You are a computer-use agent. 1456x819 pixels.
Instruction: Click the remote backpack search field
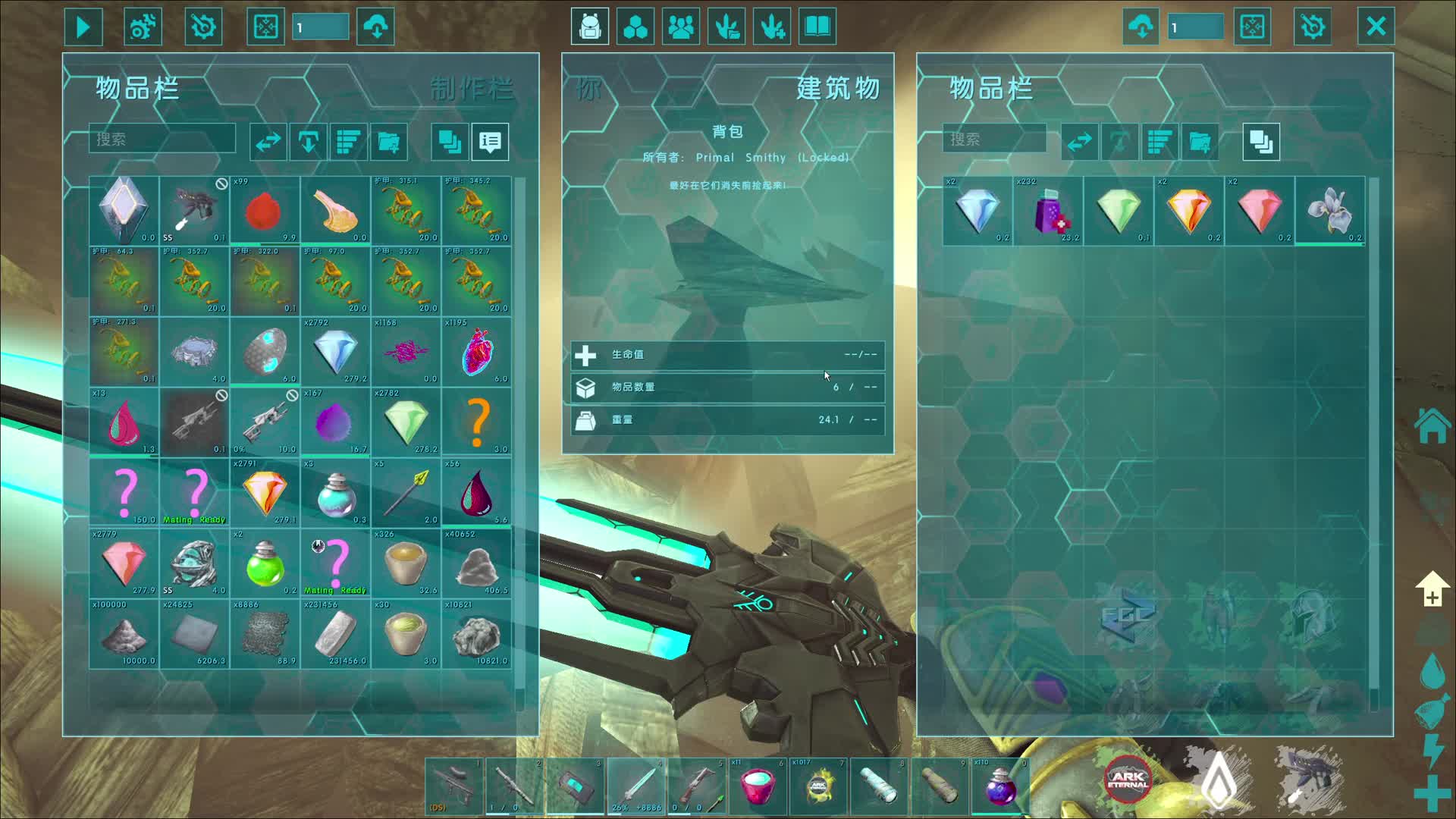993,140
